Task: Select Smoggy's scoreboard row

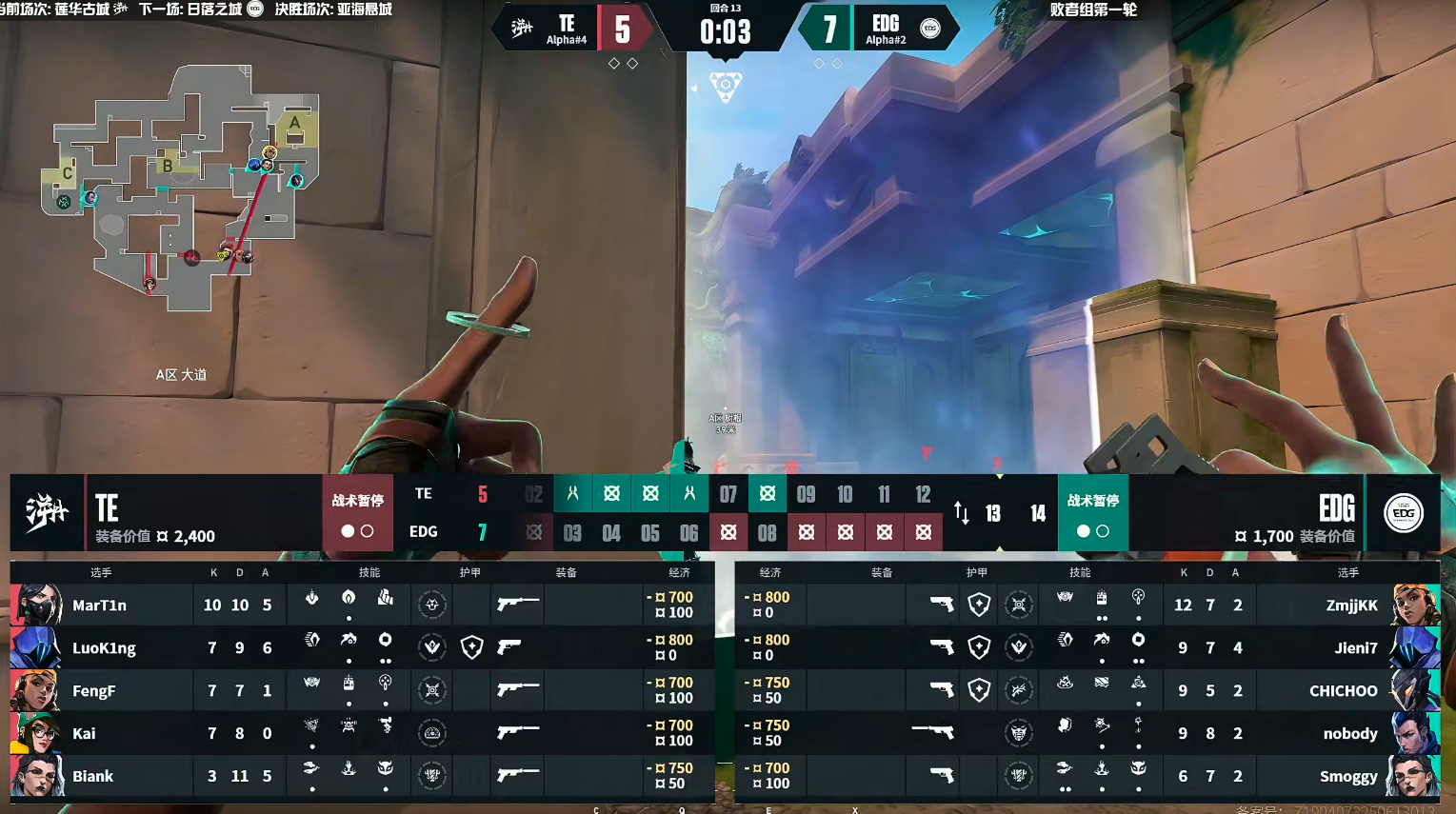Action: pyautogui.click(x=1348, y=777)
